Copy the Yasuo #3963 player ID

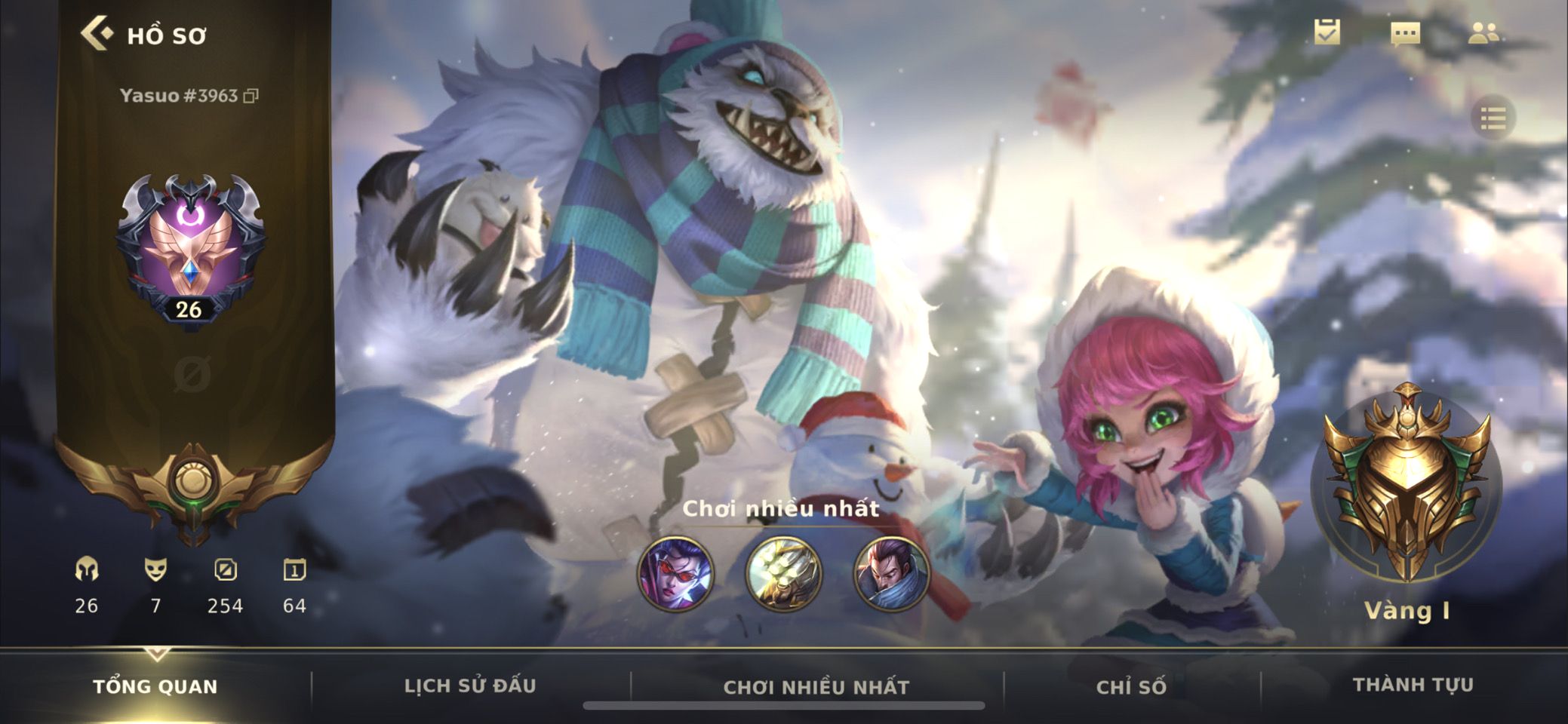point(251,96)
